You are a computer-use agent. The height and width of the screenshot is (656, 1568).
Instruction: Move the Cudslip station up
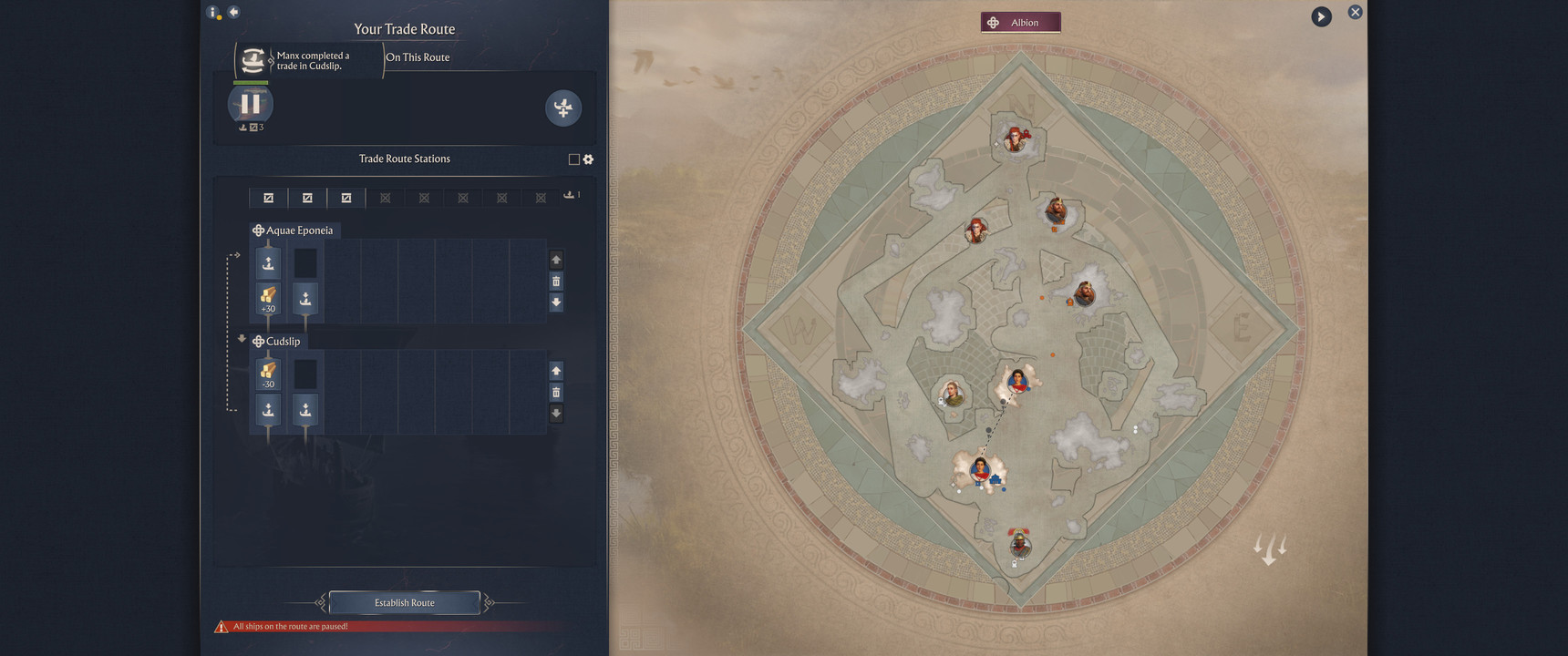(556, 371)
